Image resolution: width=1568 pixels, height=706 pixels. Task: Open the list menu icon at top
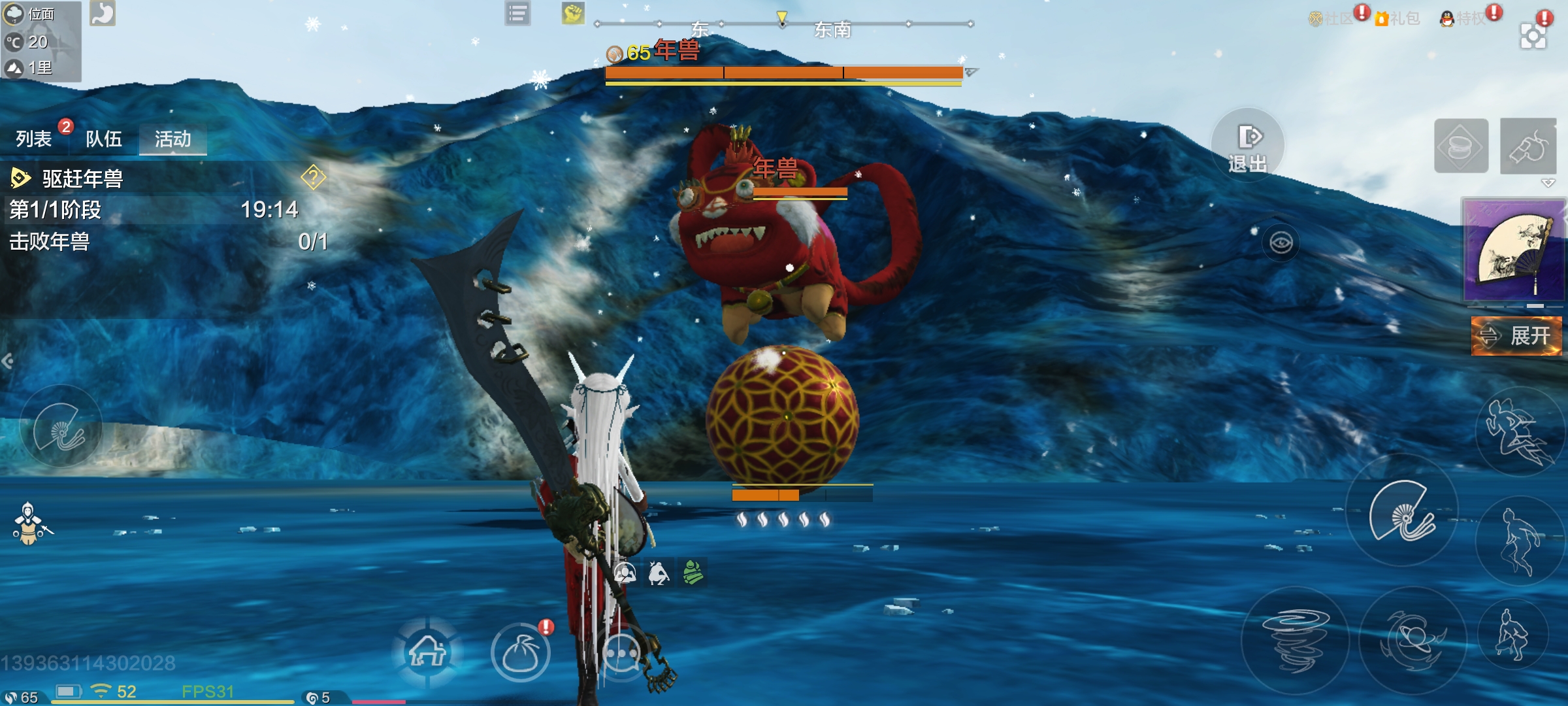coord(517,13)
